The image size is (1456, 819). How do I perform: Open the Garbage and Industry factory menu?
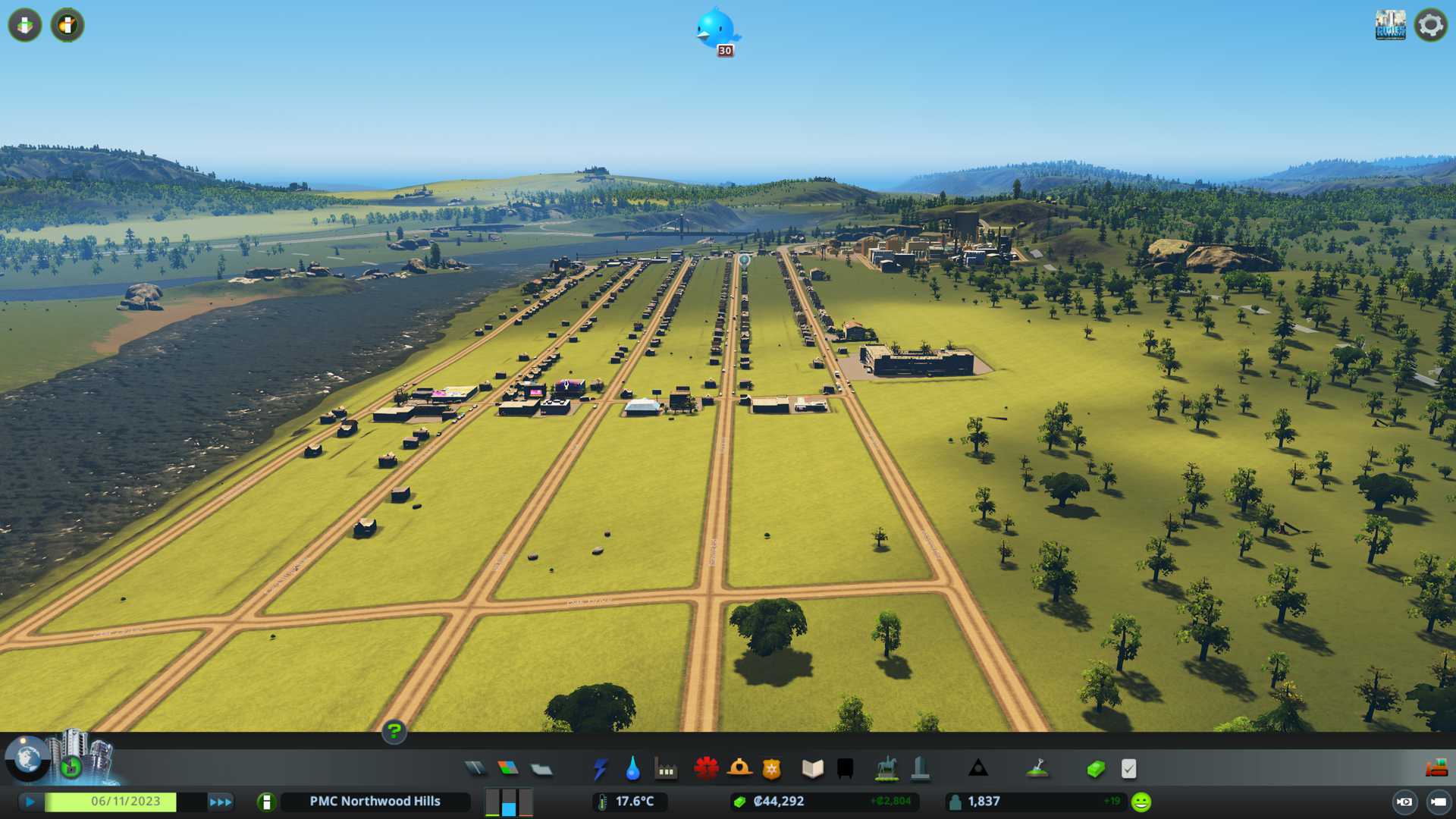(666, 770)
